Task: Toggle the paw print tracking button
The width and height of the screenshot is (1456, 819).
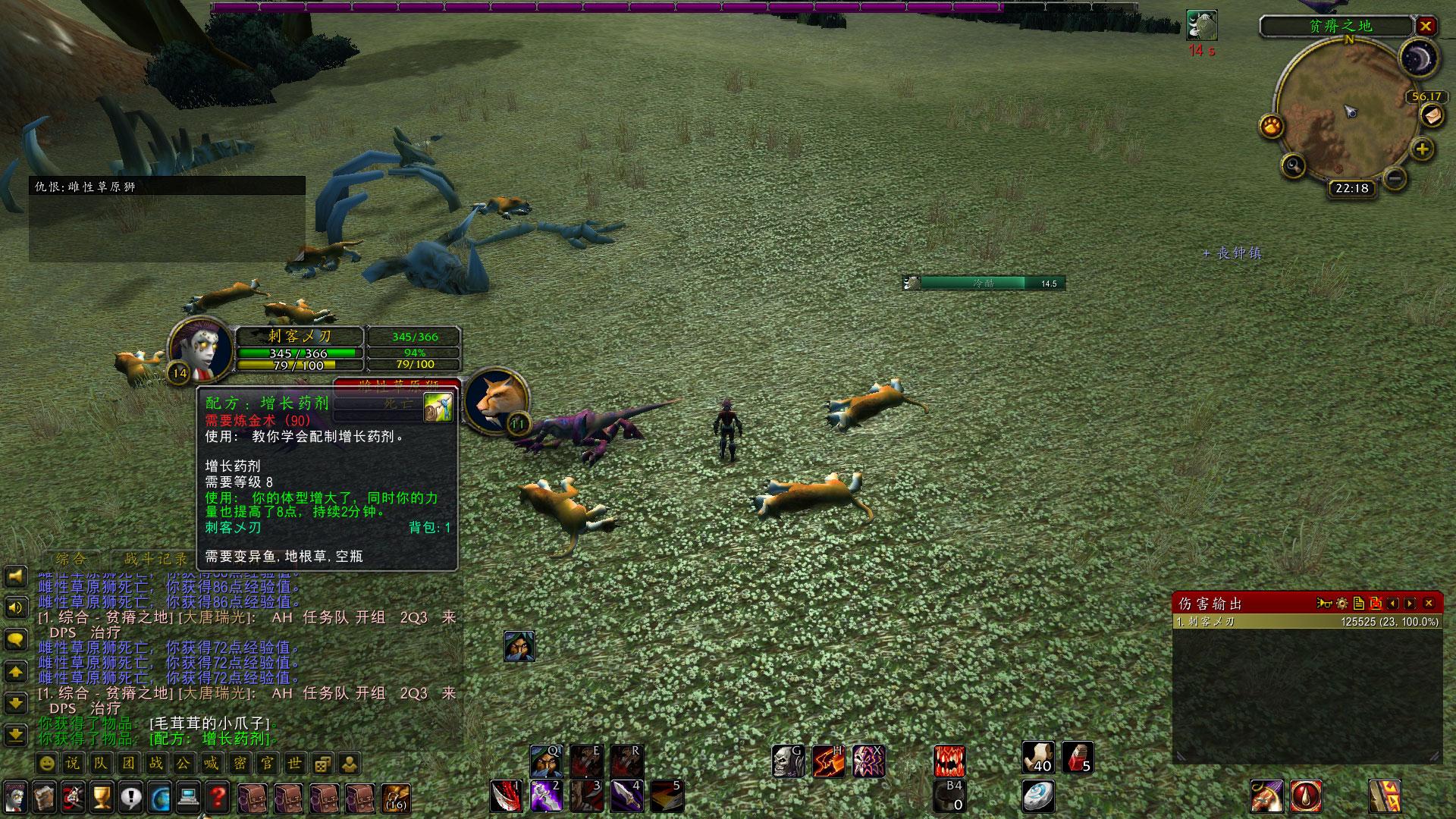Action: (x=1272, y=126)
